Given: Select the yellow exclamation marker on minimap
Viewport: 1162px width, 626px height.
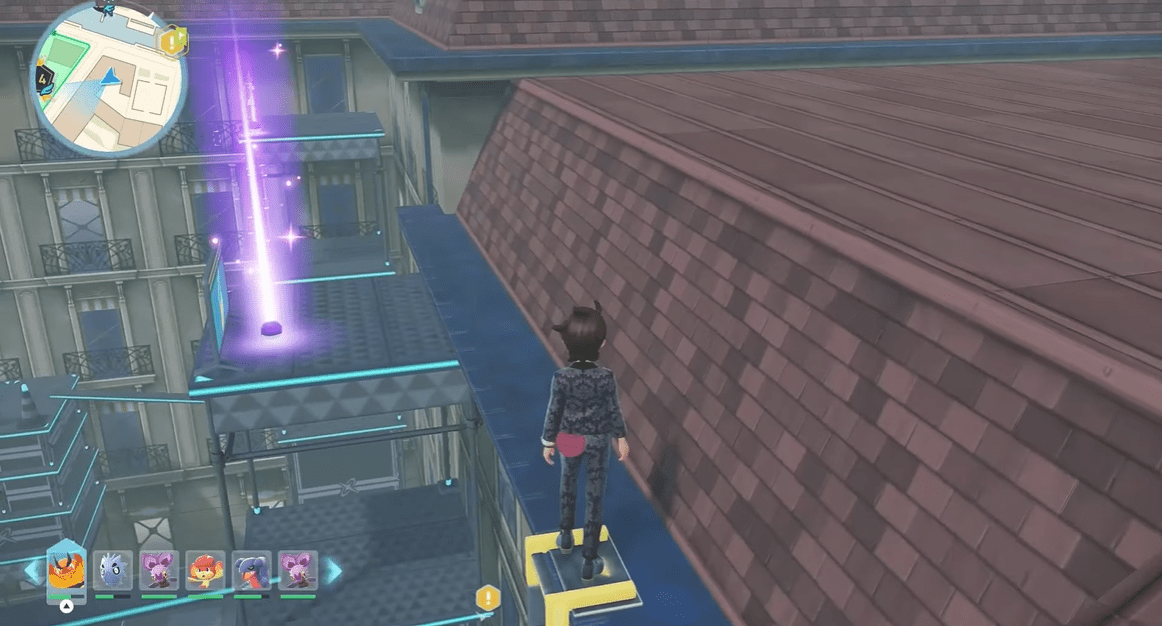Looking at the screenshot, I should [x=172, y=42].
